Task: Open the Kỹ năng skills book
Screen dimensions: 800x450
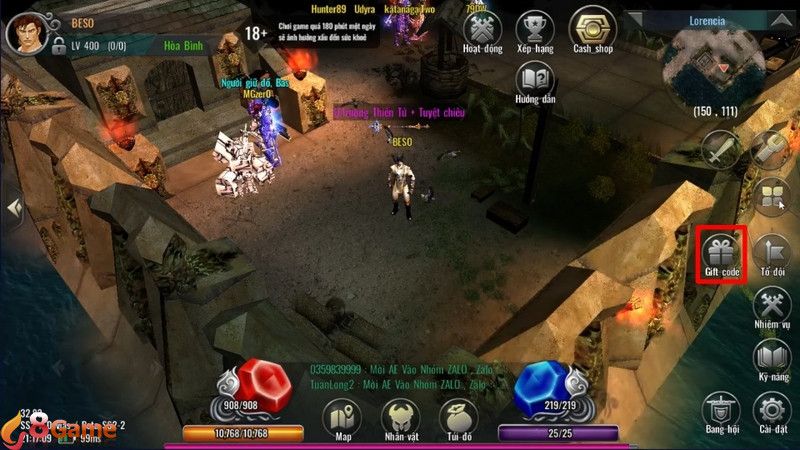Action: 771,358
